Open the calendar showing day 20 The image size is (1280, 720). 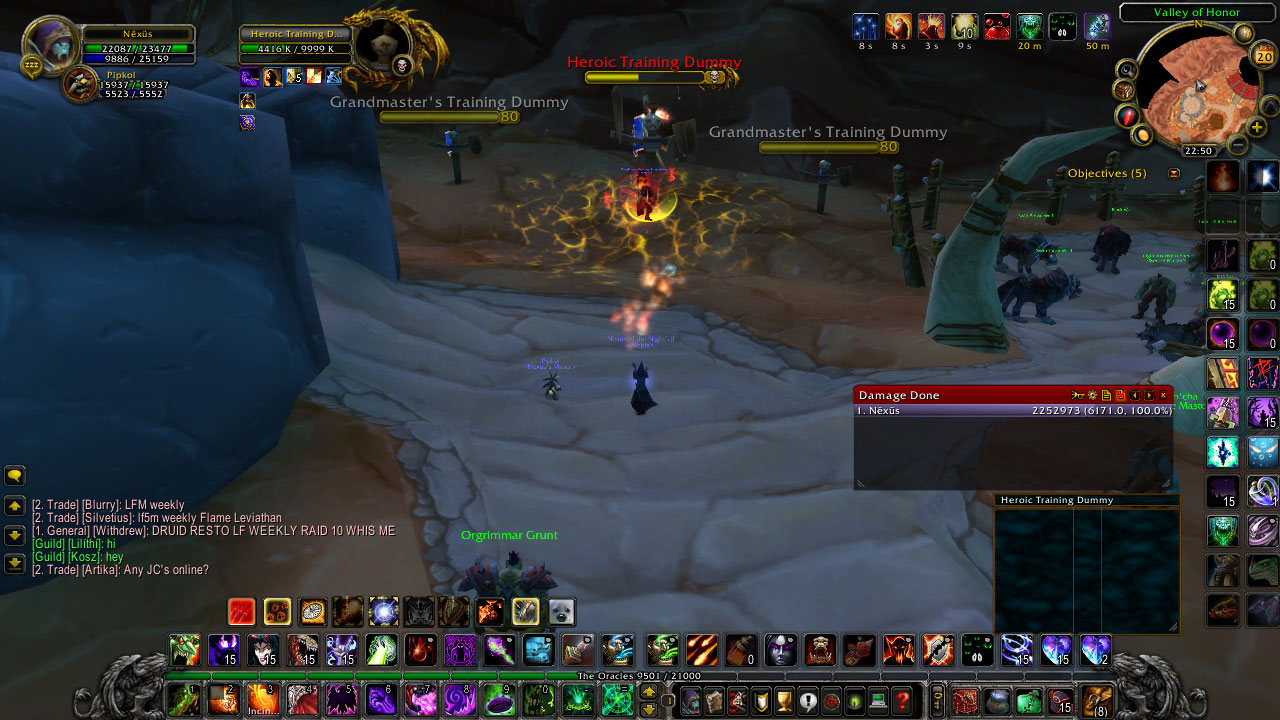click(x=1262, y=56)
